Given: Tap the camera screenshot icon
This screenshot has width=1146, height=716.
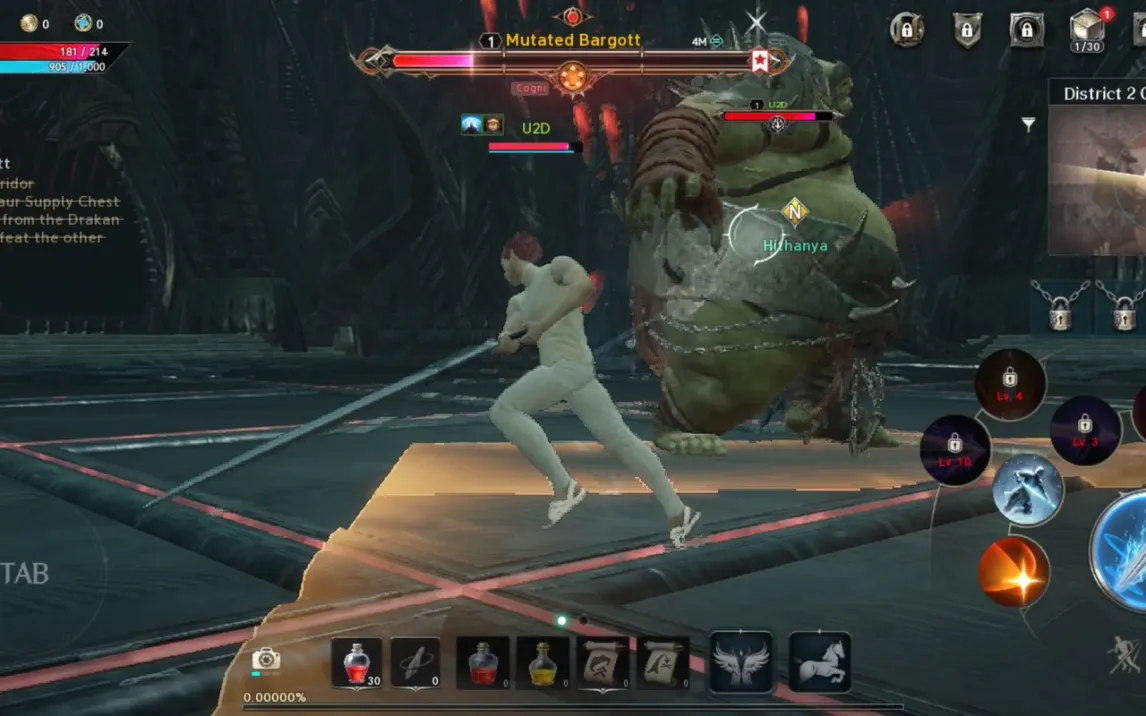Looking at the screenshot, I should click(x=266, y=659).
